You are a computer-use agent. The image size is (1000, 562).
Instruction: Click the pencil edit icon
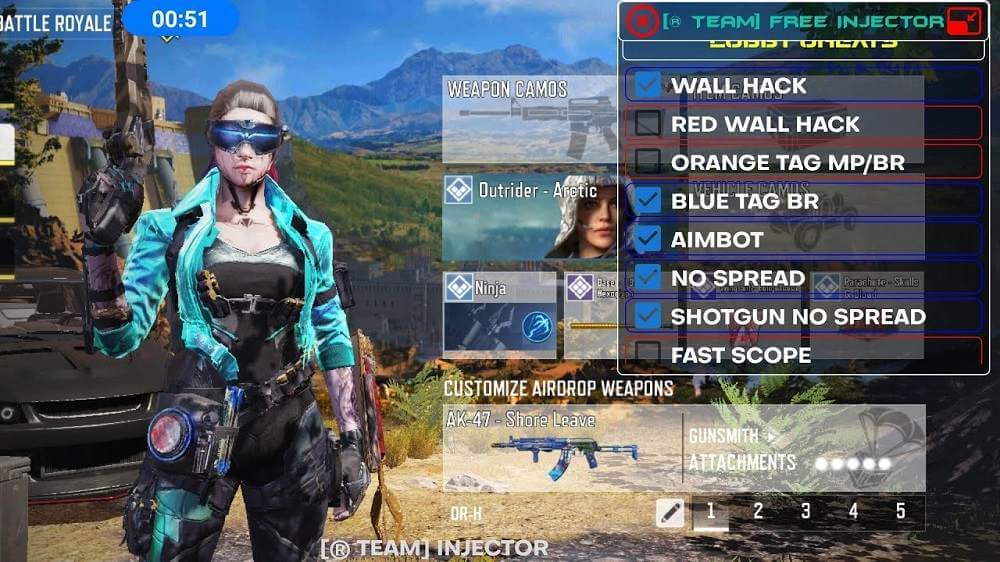click(x=670, y=513)
